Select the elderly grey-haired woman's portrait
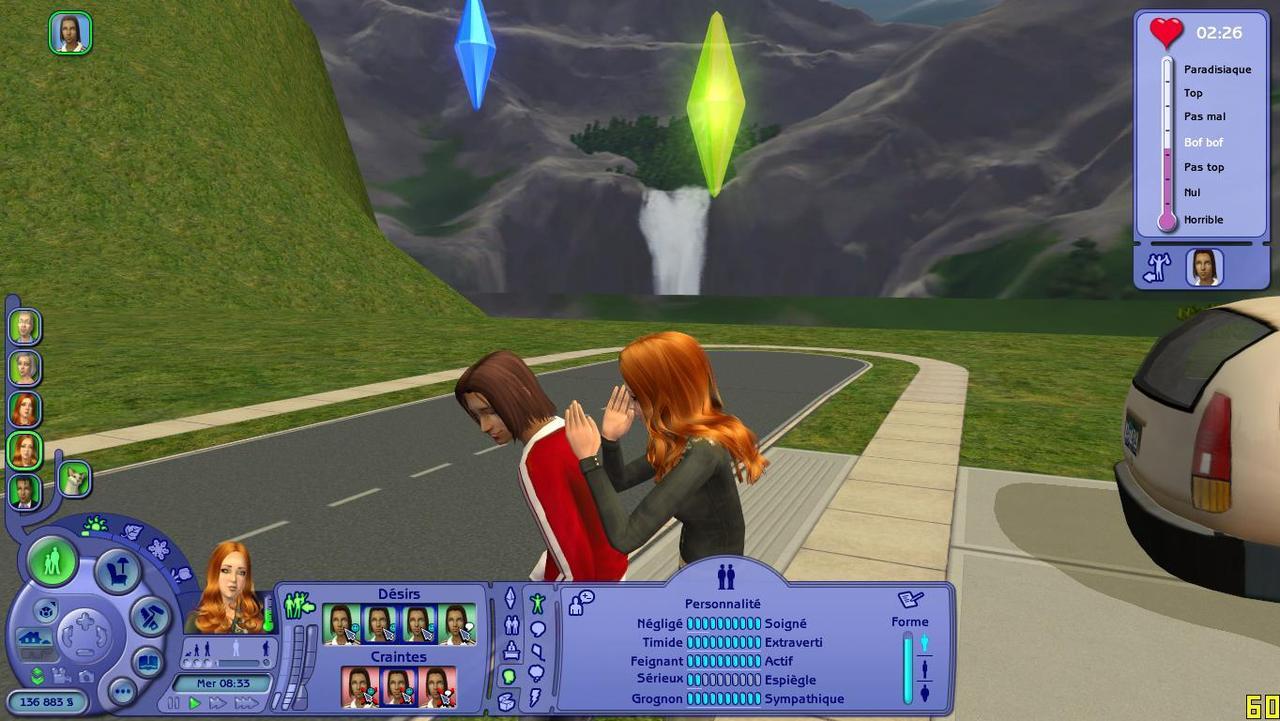 tap(25, 367)
